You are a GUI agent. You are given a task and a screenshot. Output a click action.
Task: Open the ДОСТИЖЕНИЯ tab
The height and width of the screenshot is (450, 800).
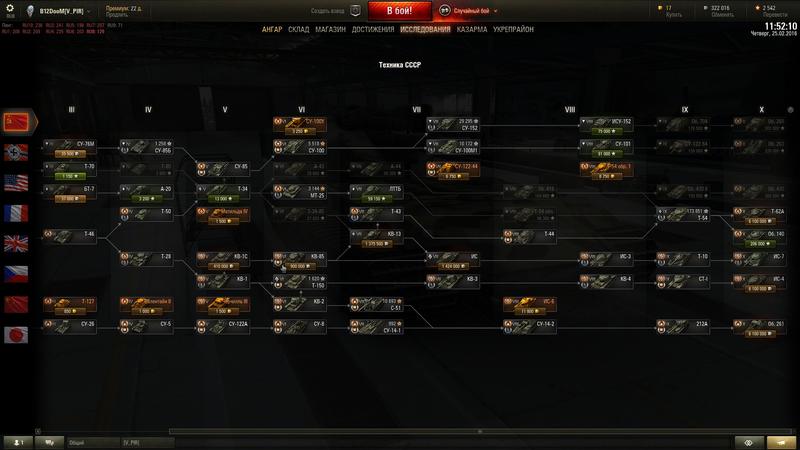[374, 30]
